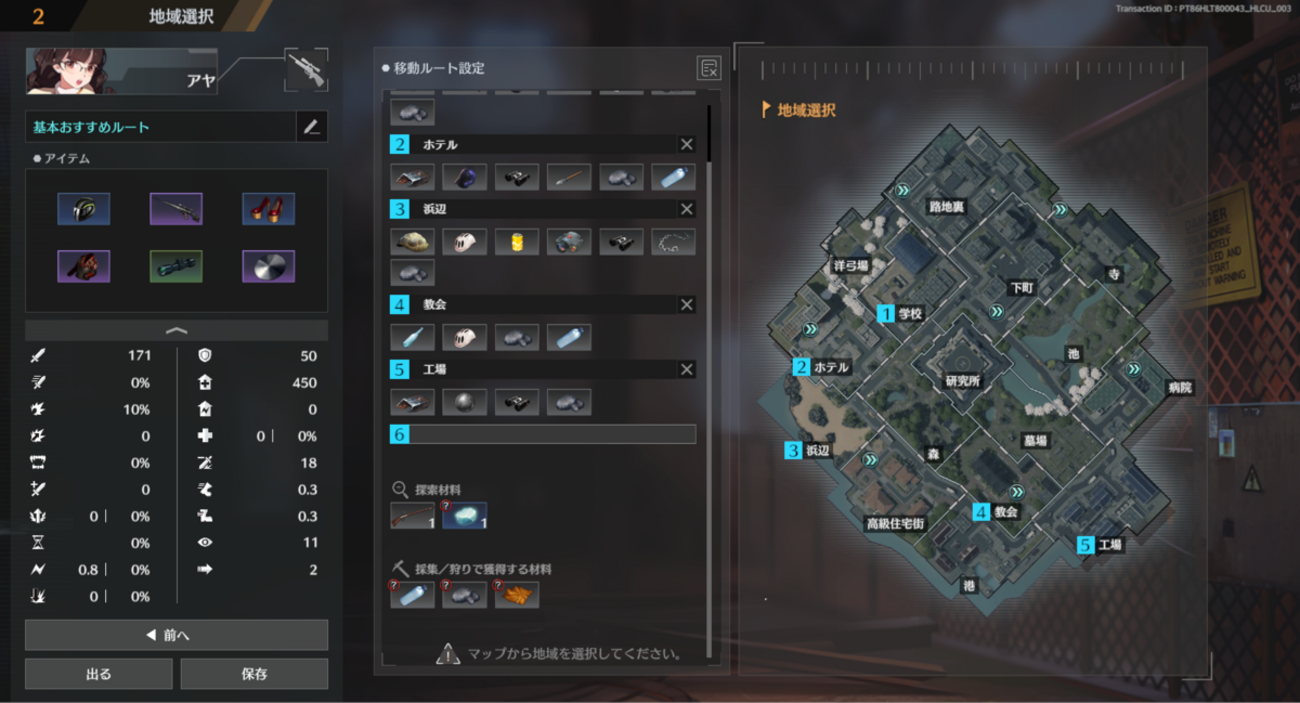This screenshot has height=703, width=1300.
Task: Choose 高級住宅街 on the map
Action: pyautogui.click(x=895, y=524)
